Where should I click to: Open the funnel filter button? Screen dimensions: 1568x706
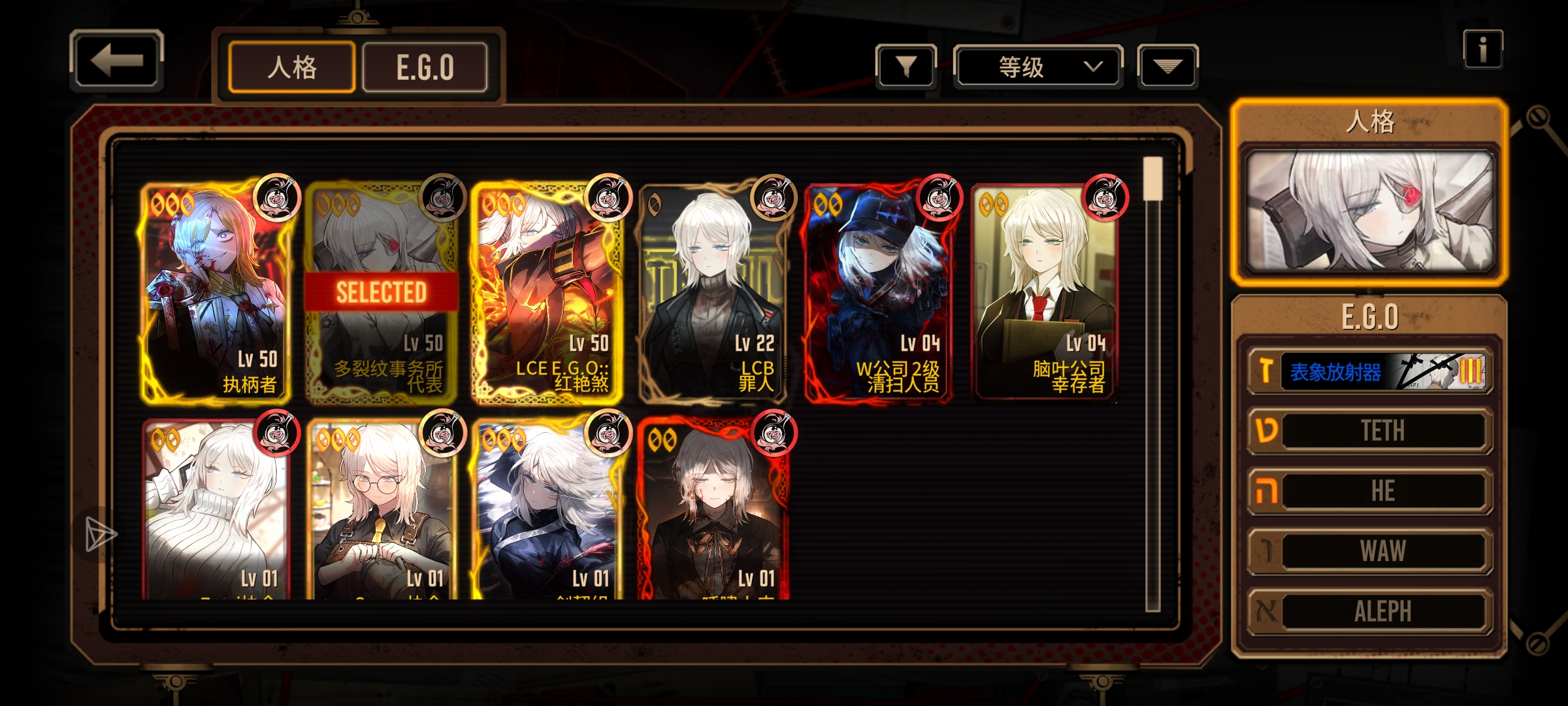906,66
